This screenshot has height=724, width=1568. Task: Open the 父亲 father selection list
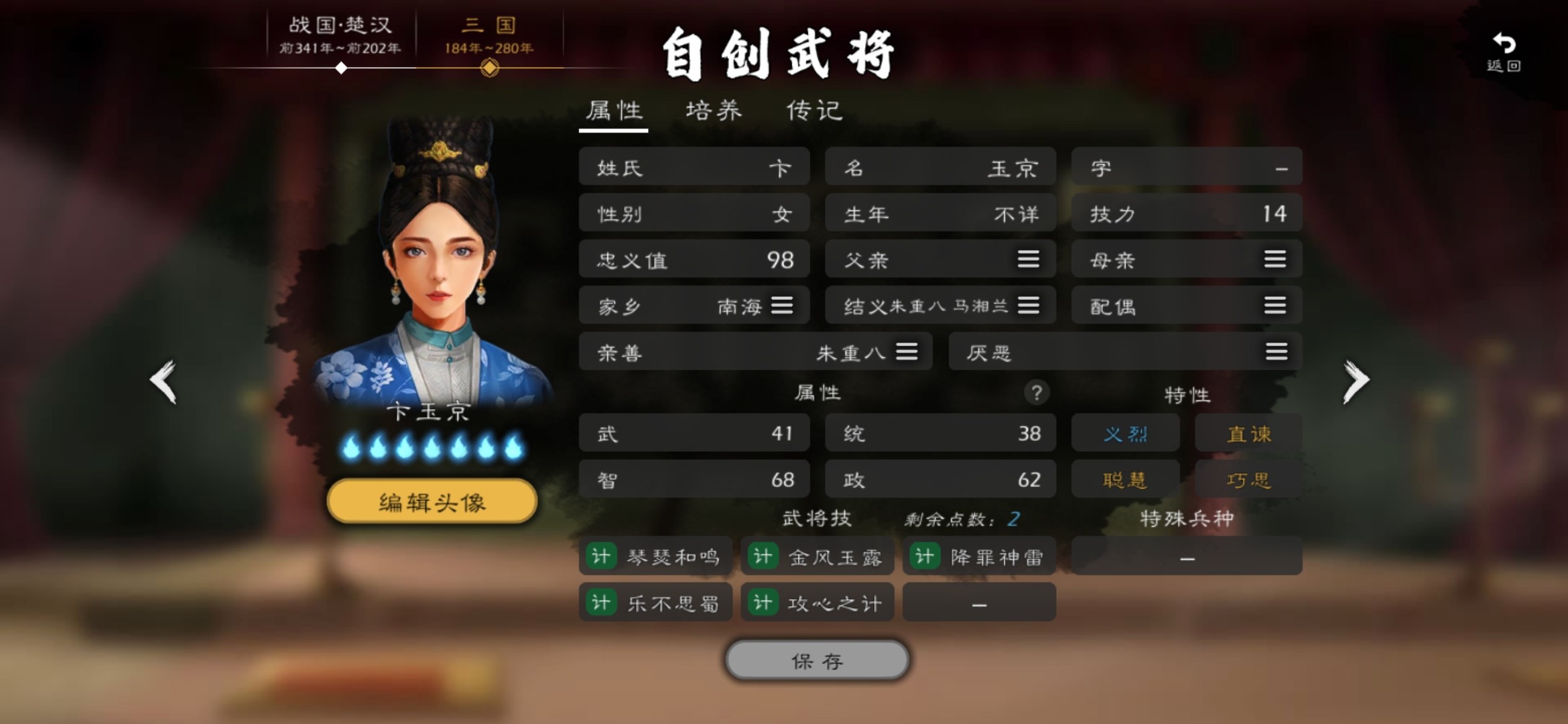tap(1028, 259)
